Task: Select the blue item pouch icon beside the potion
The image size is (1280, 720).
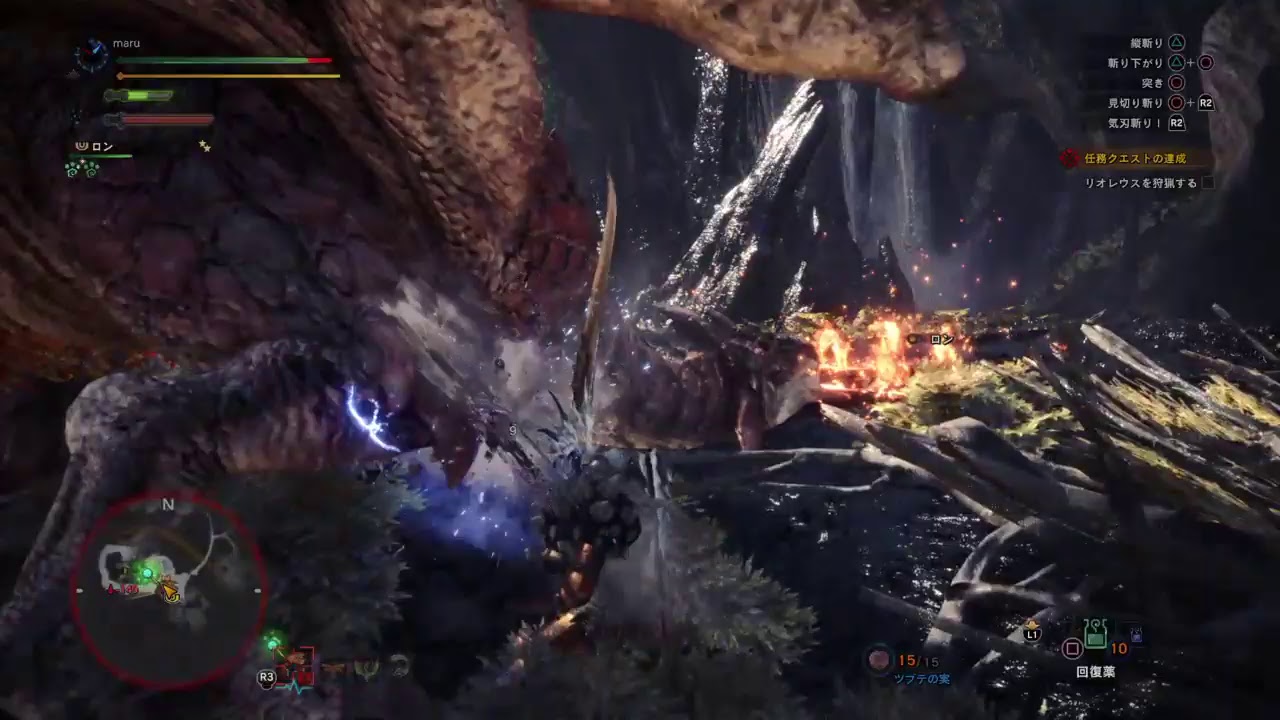Action: (1136, 634)
